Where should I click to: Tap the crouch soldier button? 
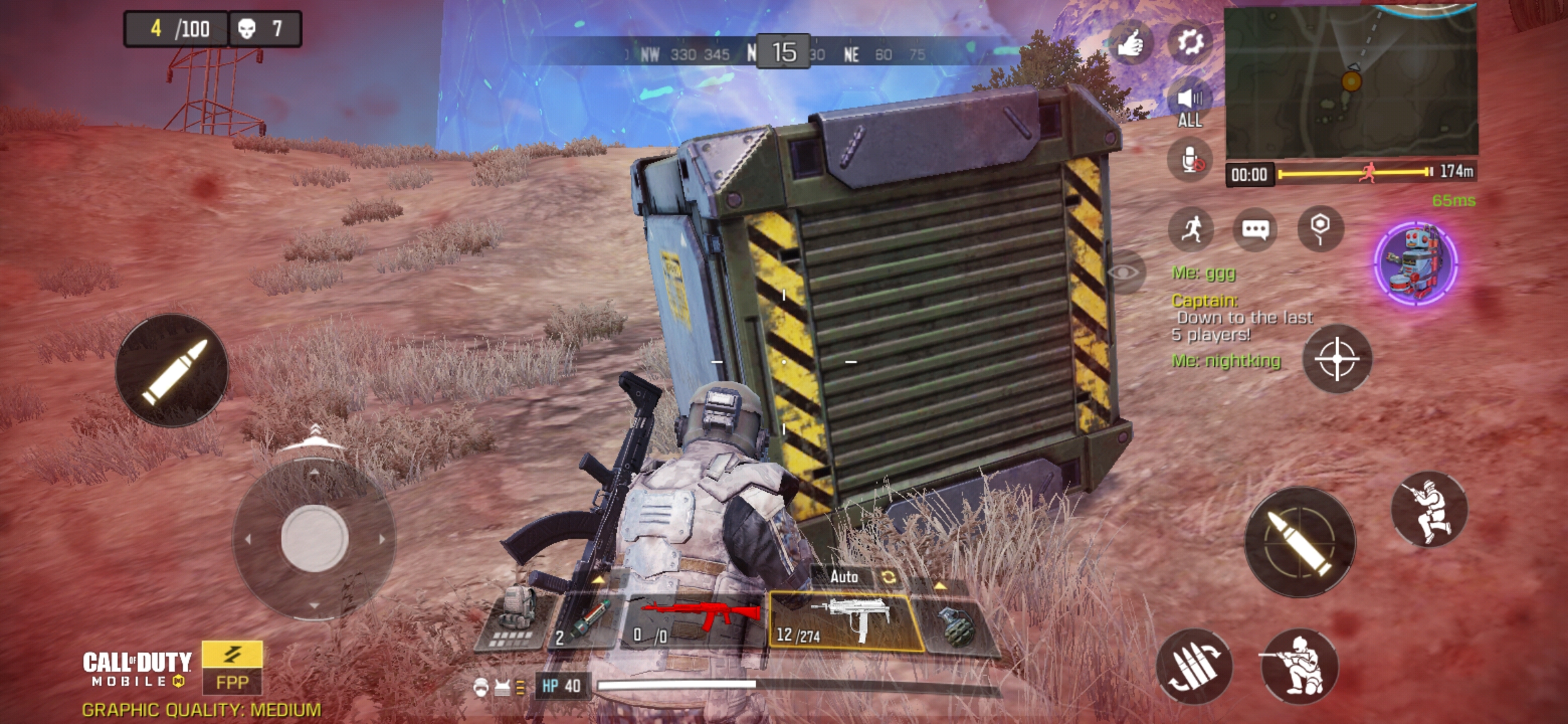(x=1299, y=667)
